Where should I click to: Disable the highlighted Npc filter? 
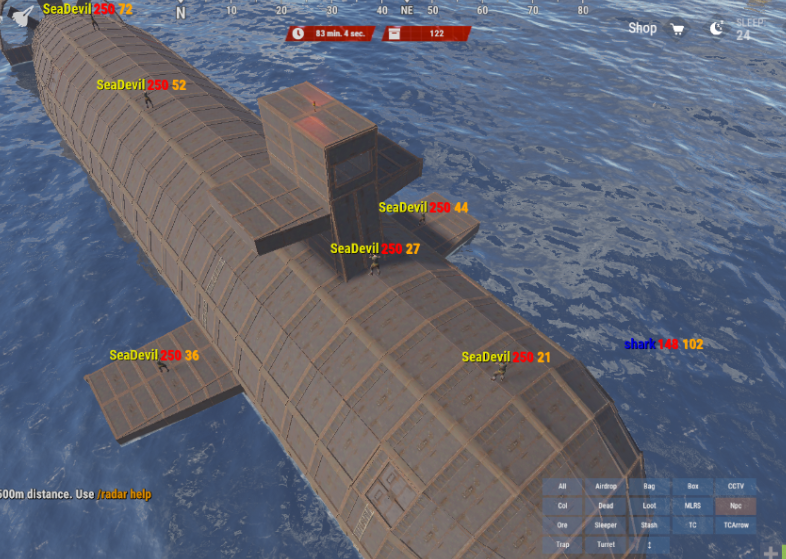(x=736, y=506)
